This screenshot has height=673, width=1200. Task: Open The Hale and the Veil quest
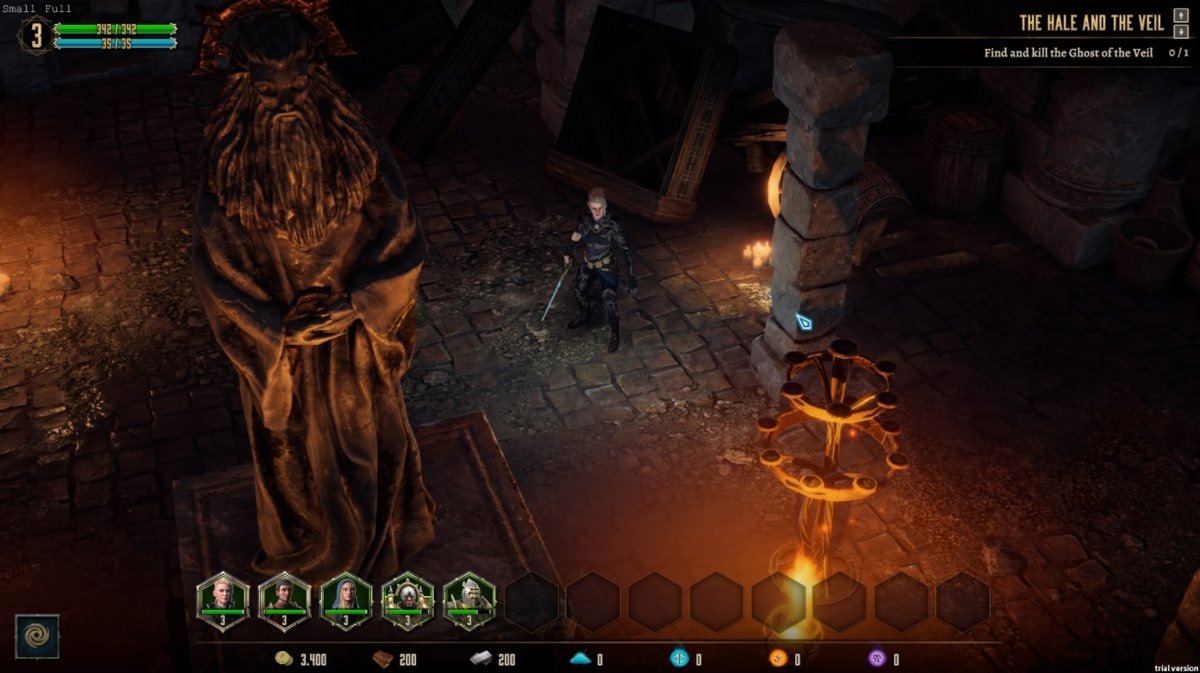tap(1091, 23)
